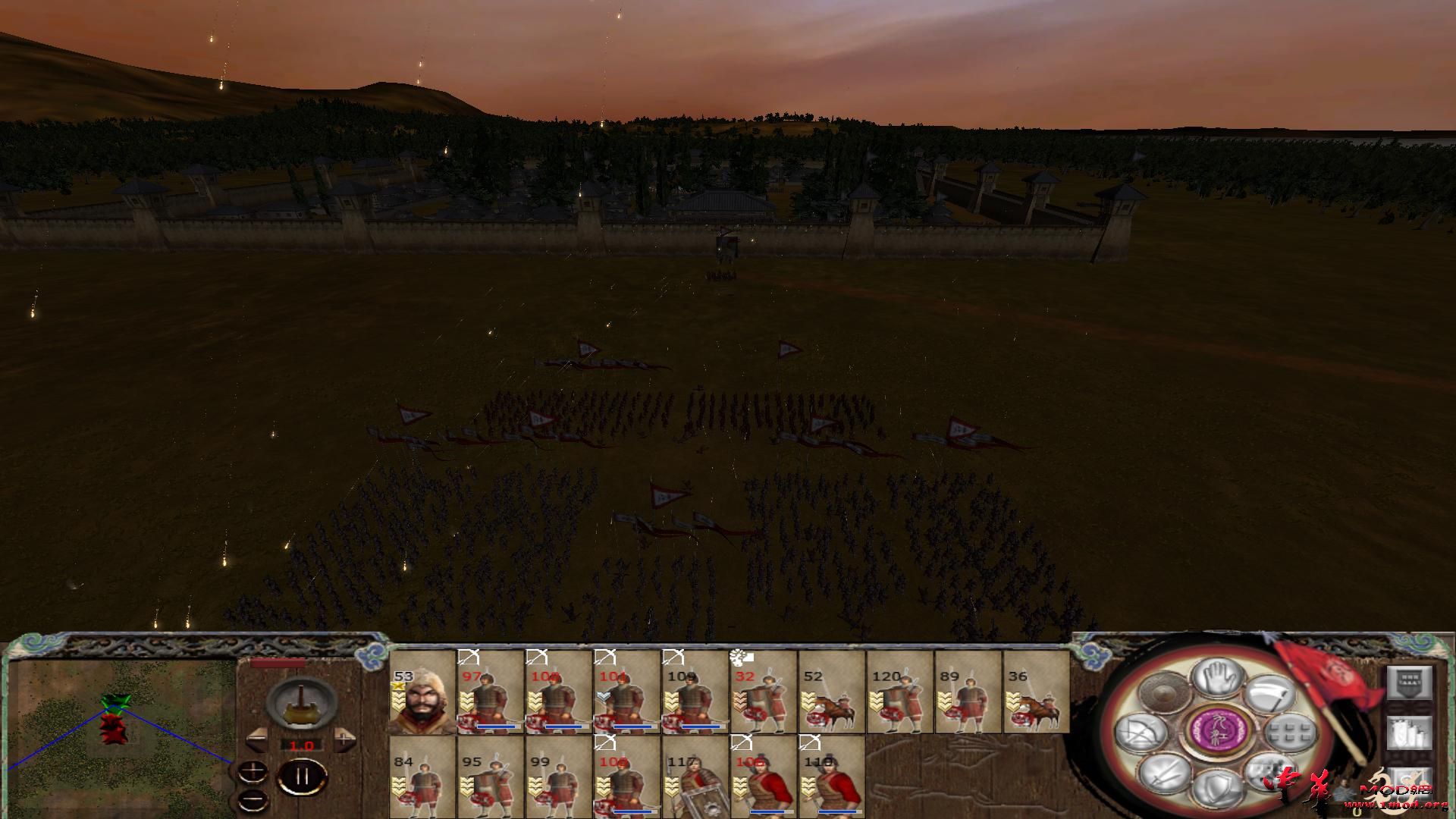Screen dimensions: 1456x819
Task: Zoom out the minimap using the minus button
Action: (x=252, y=799)
